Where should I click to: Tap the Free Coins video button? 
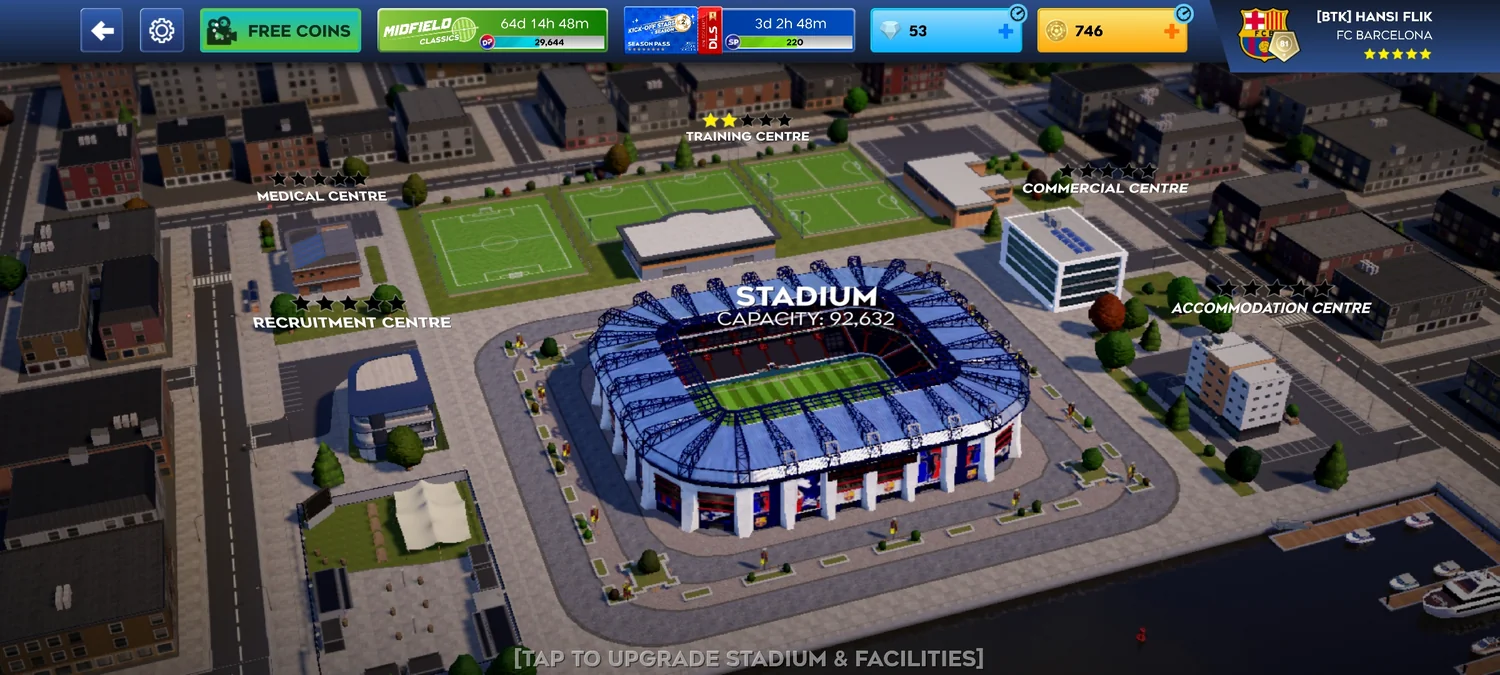point(280,31)
